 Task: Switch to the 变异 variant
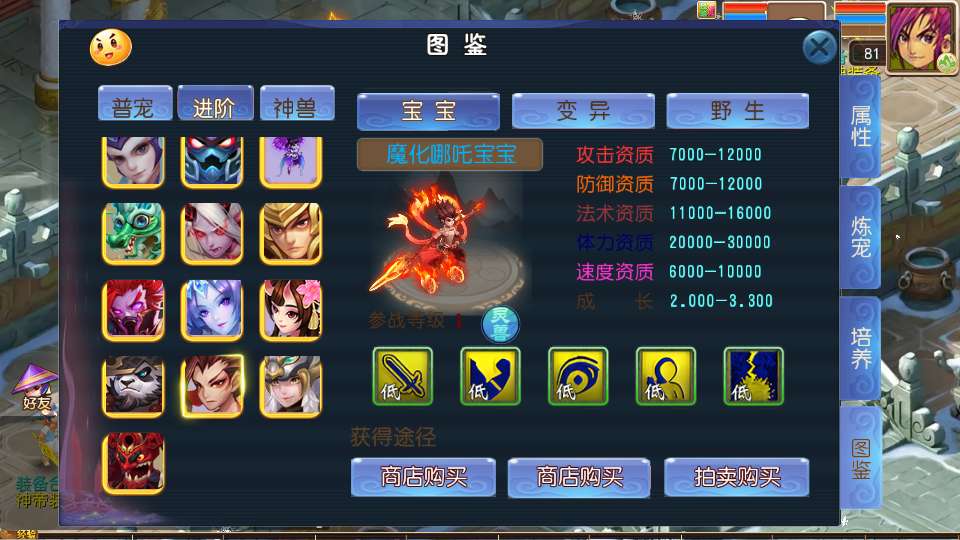pyautogui.click(x=583, y=111)
